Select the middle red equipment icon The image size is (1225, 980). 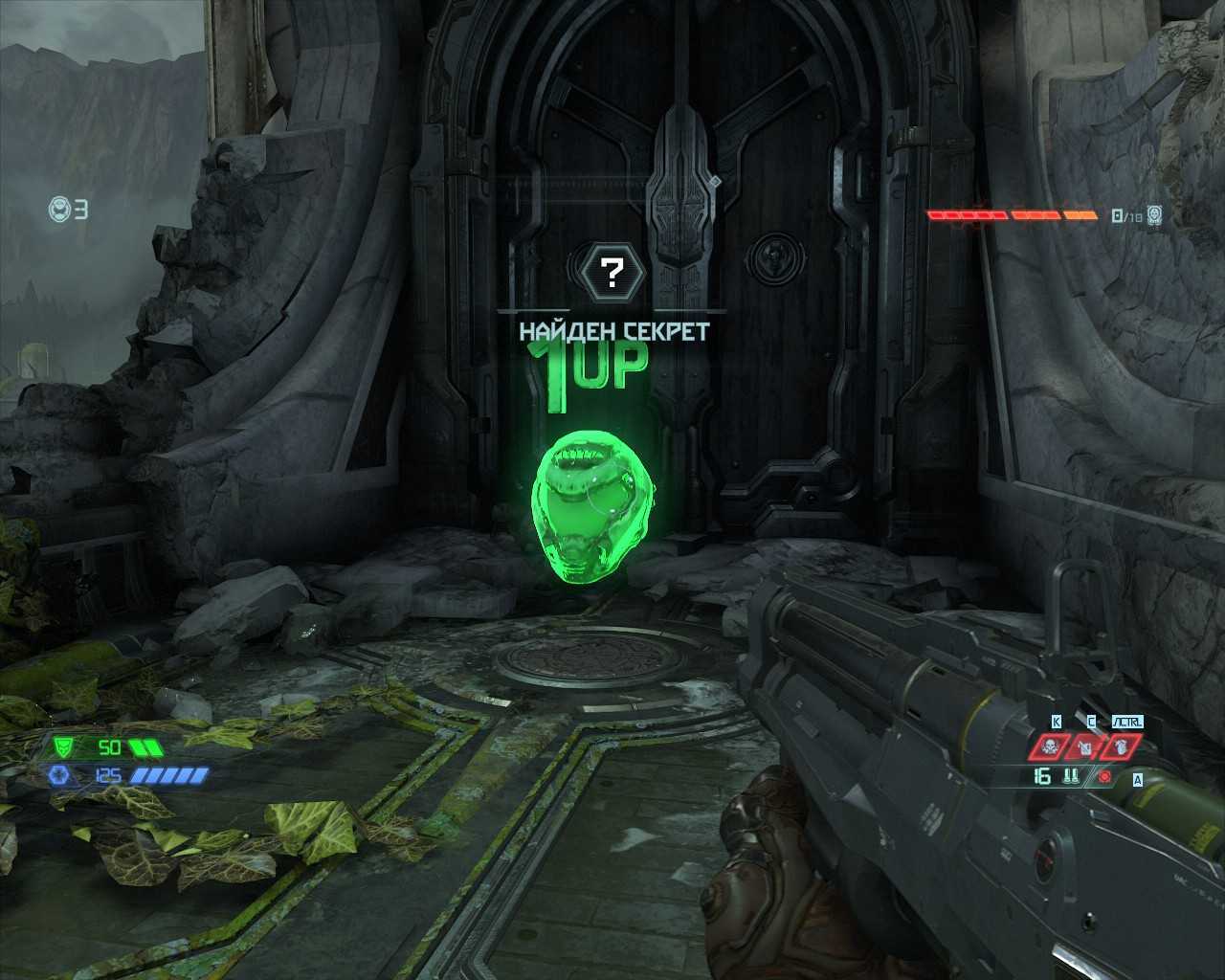point(1086,746)
